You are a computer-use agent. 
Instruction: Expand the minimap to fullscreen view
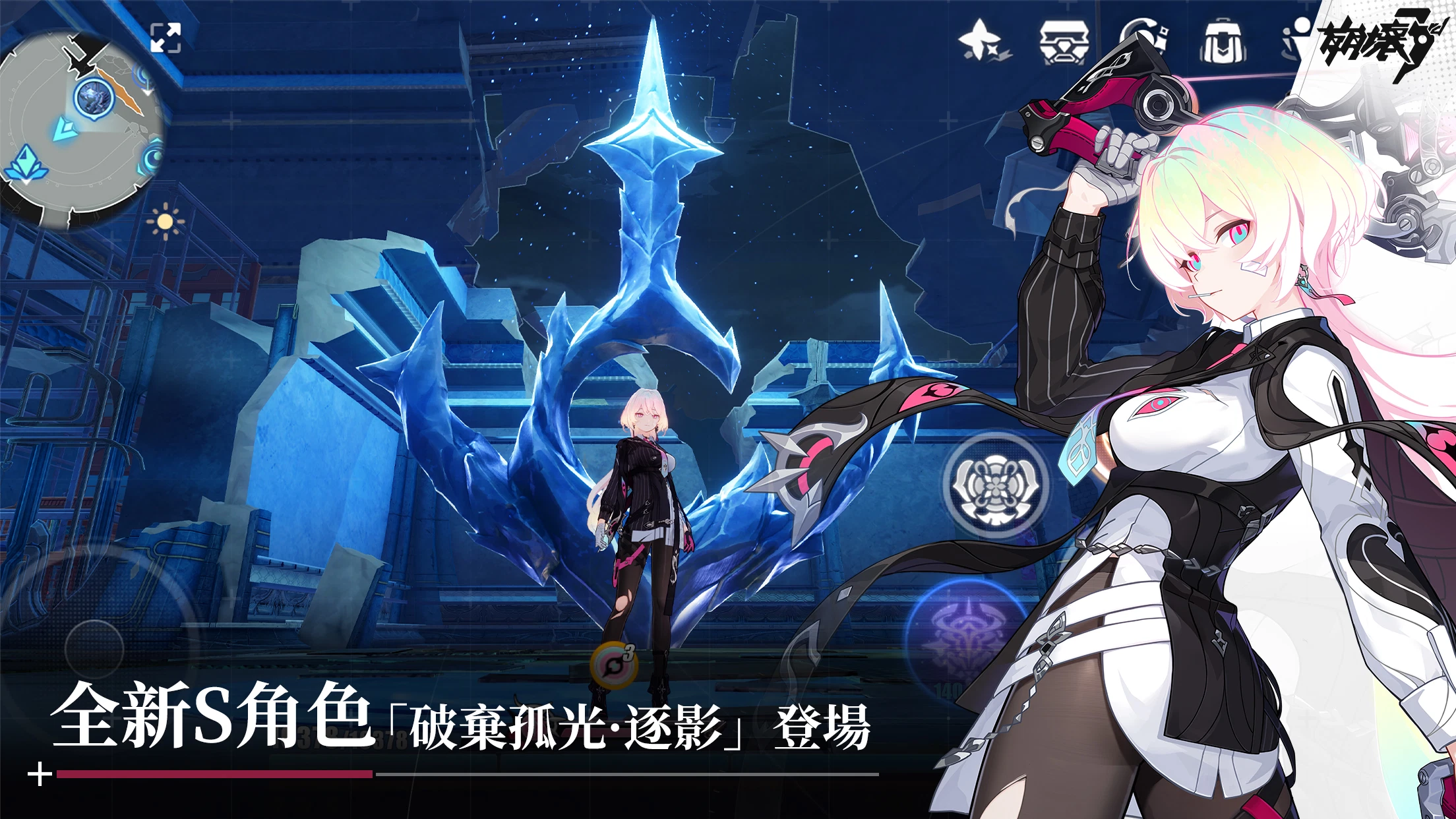[x=166, y=39]
